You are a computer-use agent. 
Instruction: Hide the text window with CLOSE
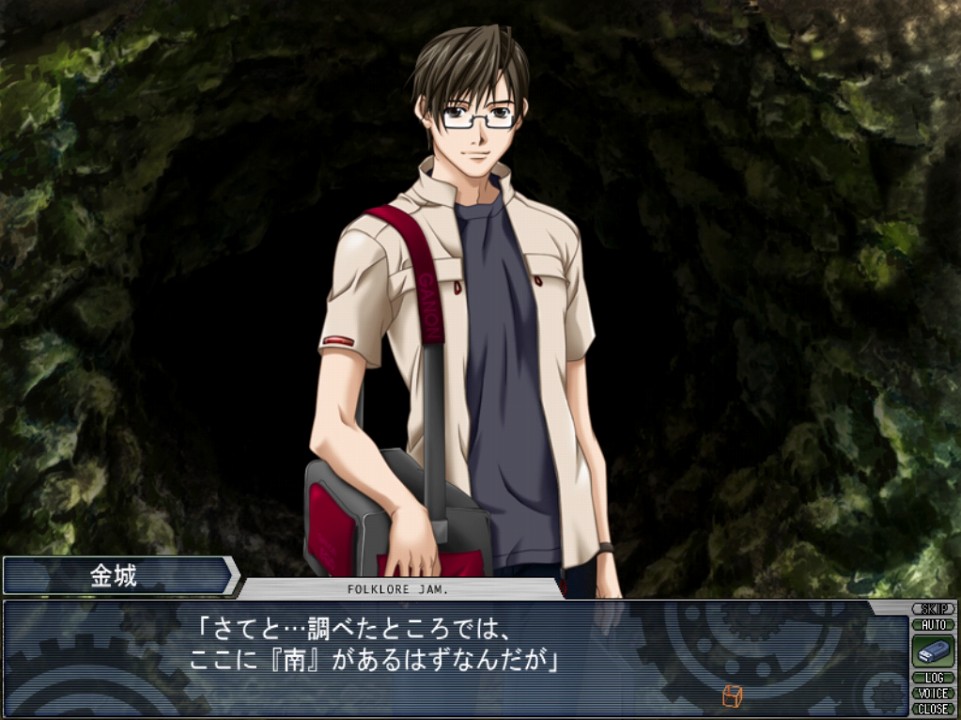[x=932, y=708]
